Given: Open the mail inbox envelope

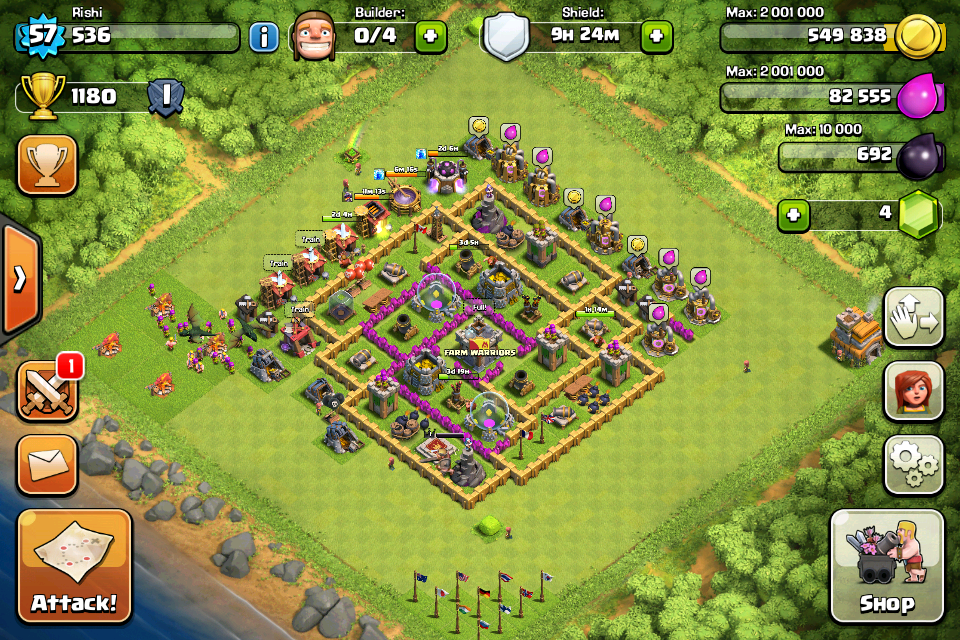Looking at the screenshot, I should 47,464.
